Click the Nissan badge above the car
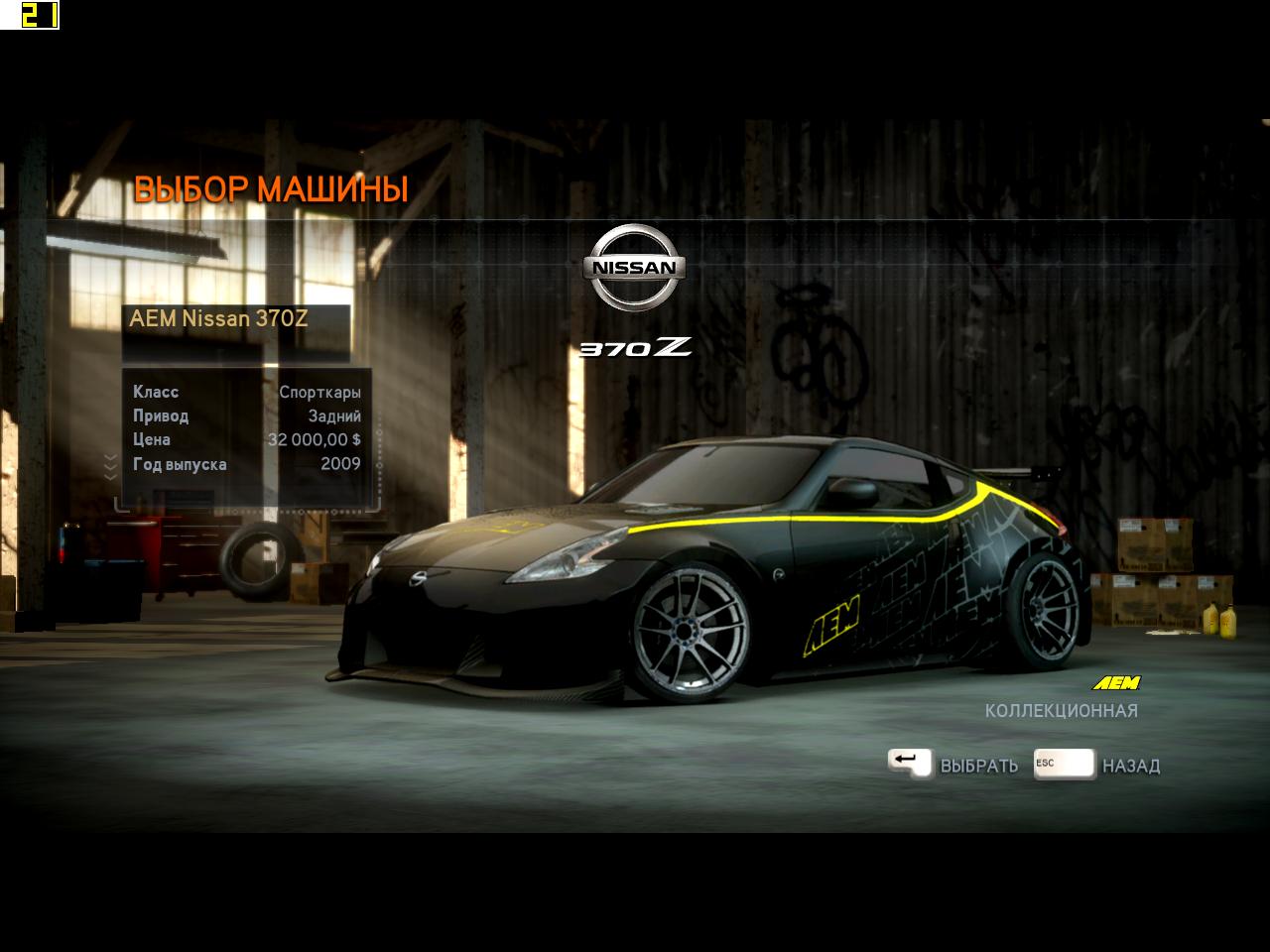Viewport: 1270px width, 952px height. click(633, 268)
